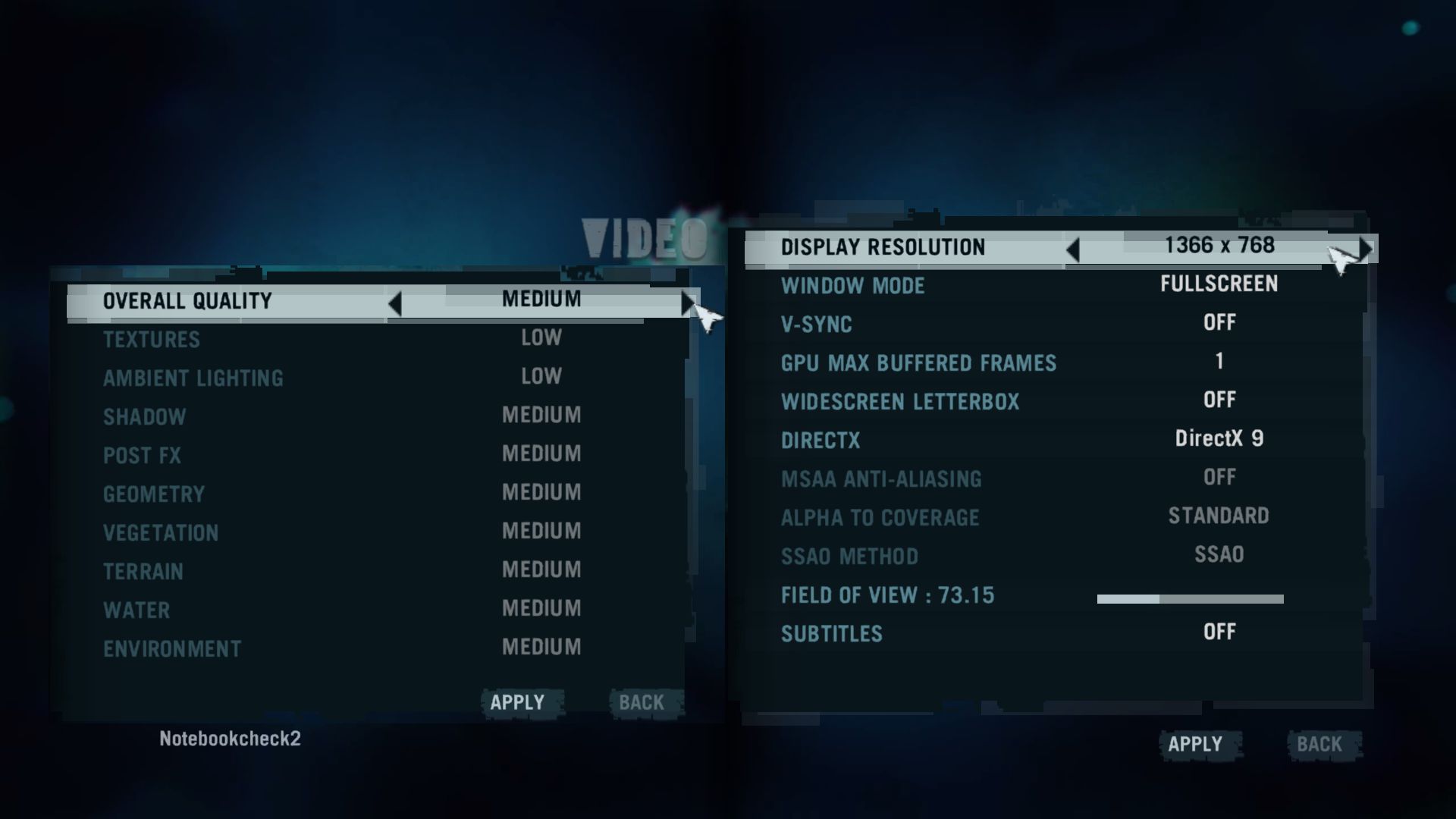Decrease Overall Quality with the left arrow
The height and width of the screenshot is (819, 1456).
[394, 303]
